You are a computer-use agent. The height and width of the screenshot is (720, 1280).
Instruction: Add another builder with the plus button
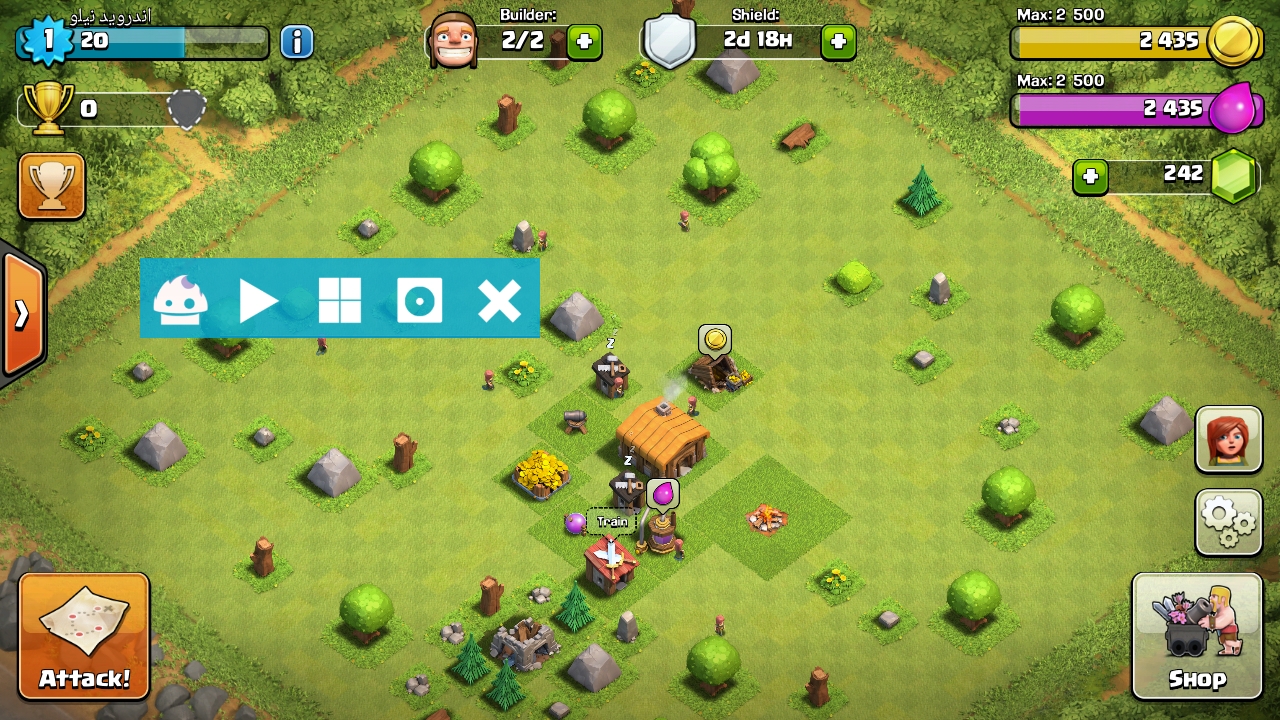point(584,42)
